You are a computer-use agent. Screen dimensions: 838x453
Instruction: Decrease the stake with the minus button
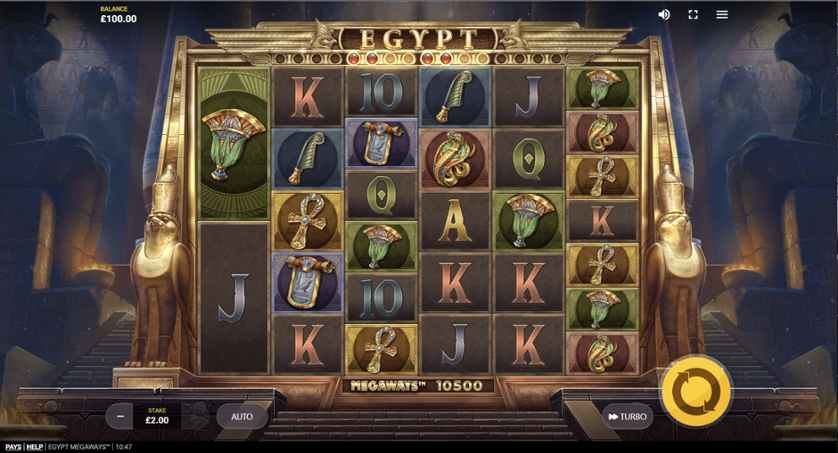(x=120, y=416)
